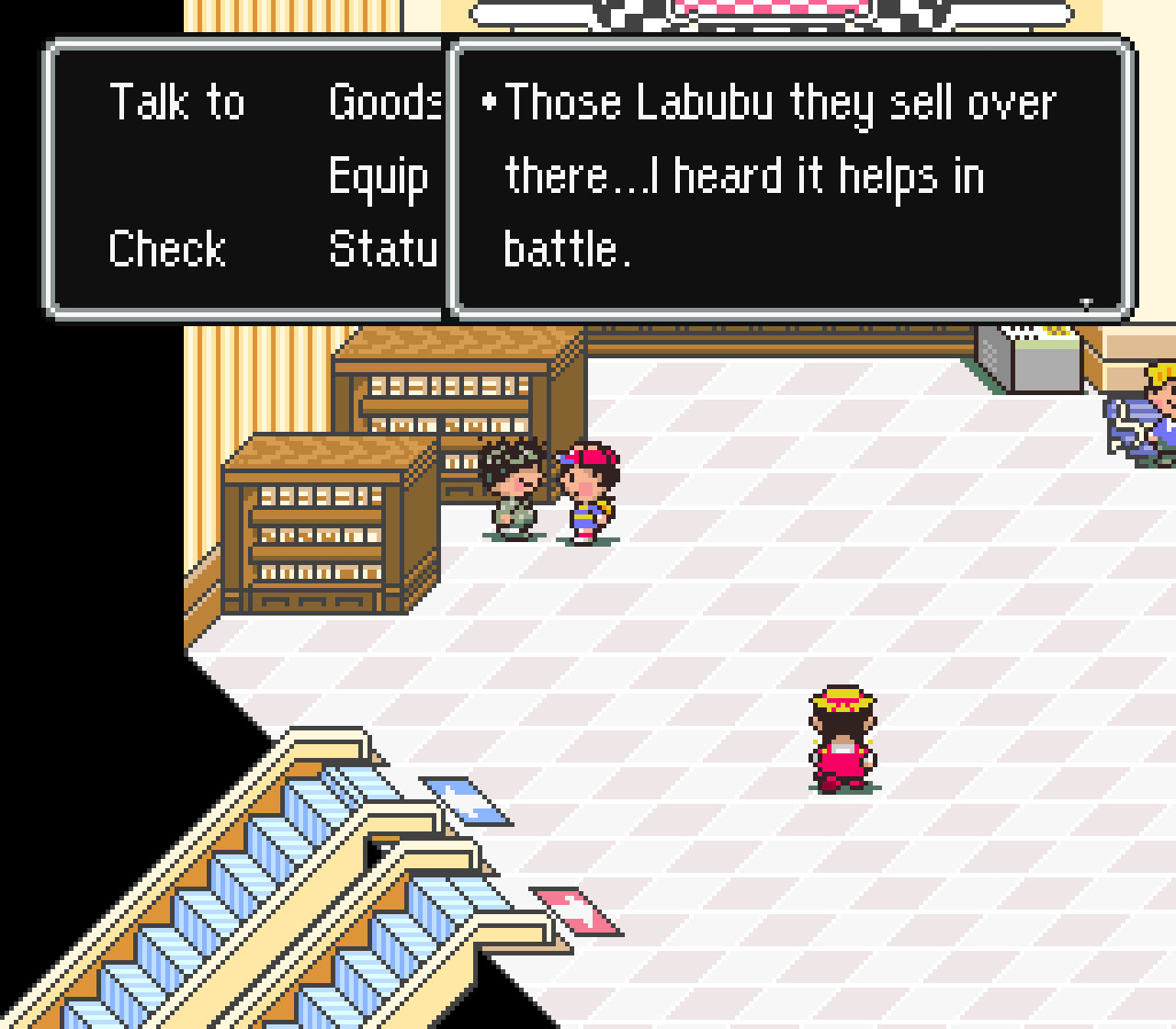Click the diamond bullet before the dialogue text
The height and width of the screenshot is (1029, 1176).
click(490, 103)
